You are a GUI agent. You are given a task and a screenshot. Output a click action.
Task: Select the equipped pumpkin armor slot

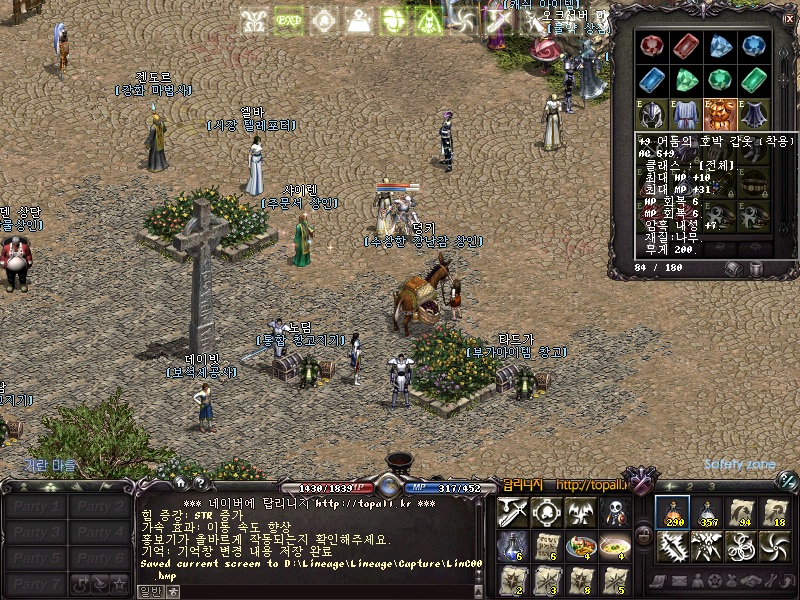(x=717, y=112)
